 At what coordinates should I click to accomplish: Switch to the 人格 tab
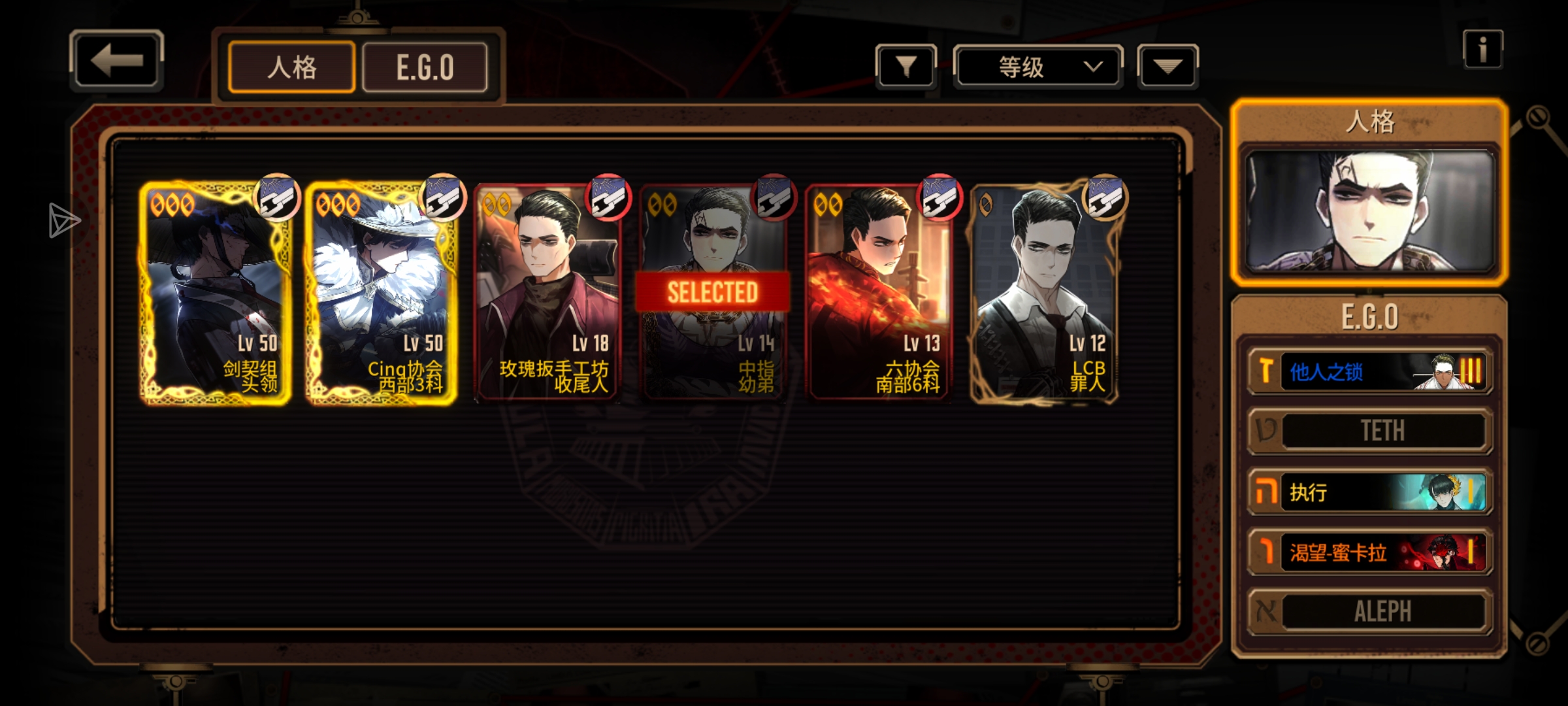(x=291, y=67)
